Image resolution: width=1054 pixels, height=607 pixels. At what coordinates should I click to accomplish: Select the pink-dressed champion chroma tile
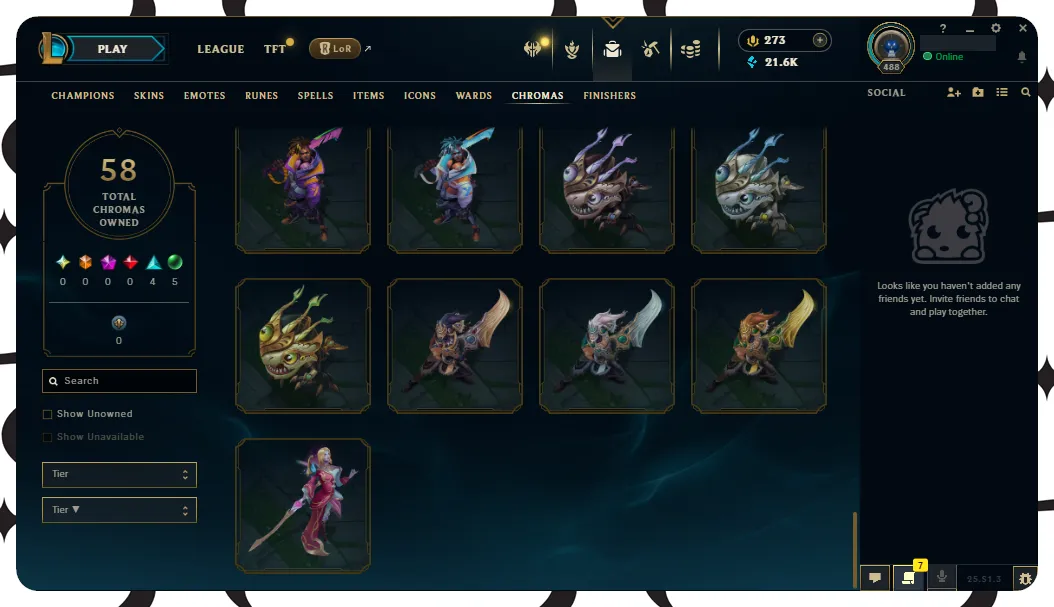tap(303, 505)
